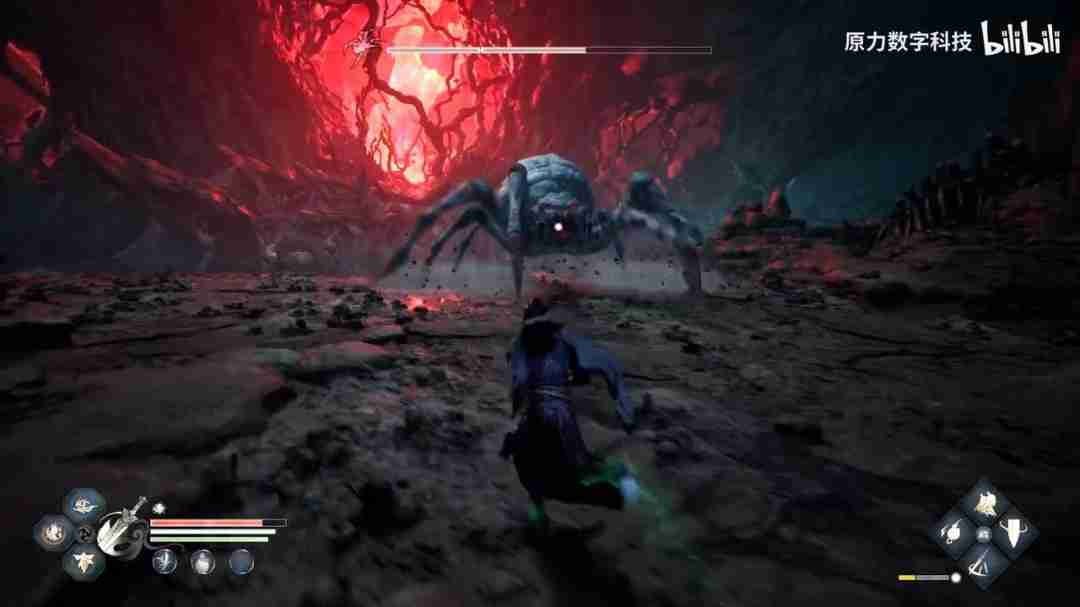Viewport: 1080px width, 607px height.
Task: Activate the top diamond ability icon
Action: pyautogui.click(x=985, y=504)
